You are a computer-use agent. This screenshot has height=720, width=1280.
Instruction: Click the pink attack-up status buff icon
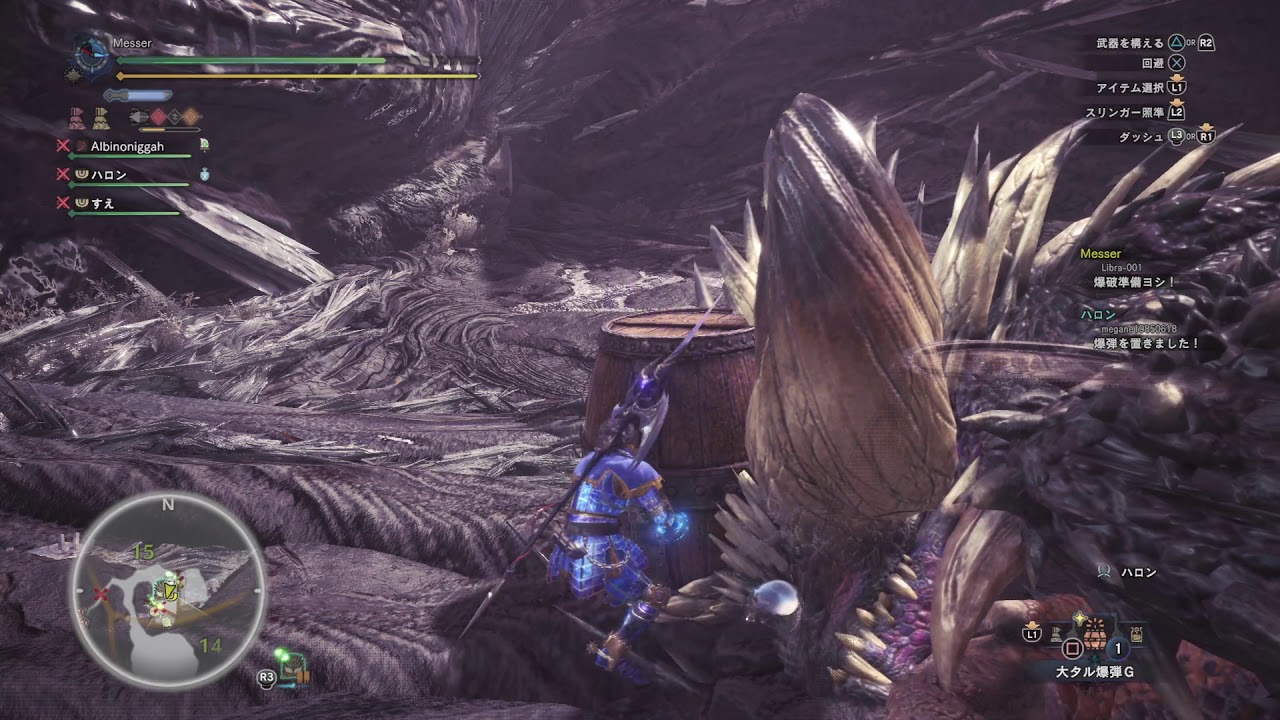(x=77, y=118)
